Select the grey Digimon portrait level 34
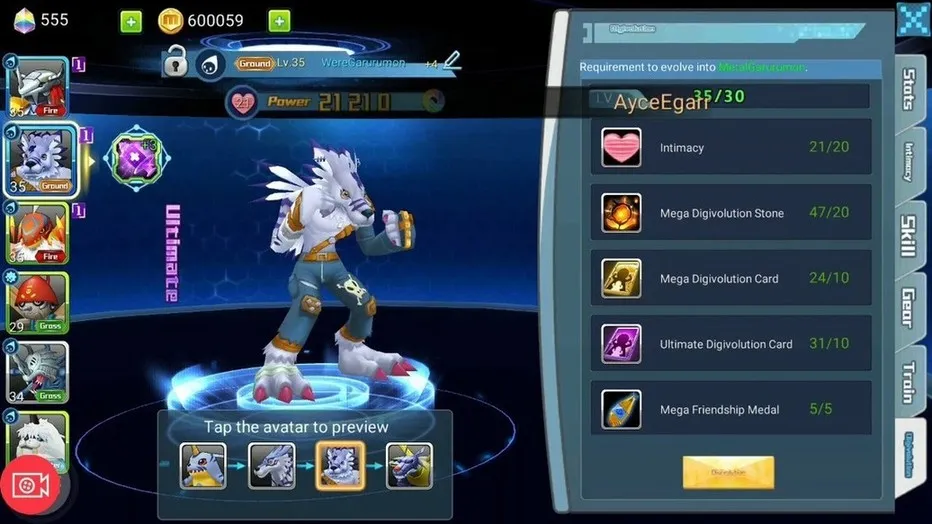Screen dimensions: 932x524 (x=38, y=372)
